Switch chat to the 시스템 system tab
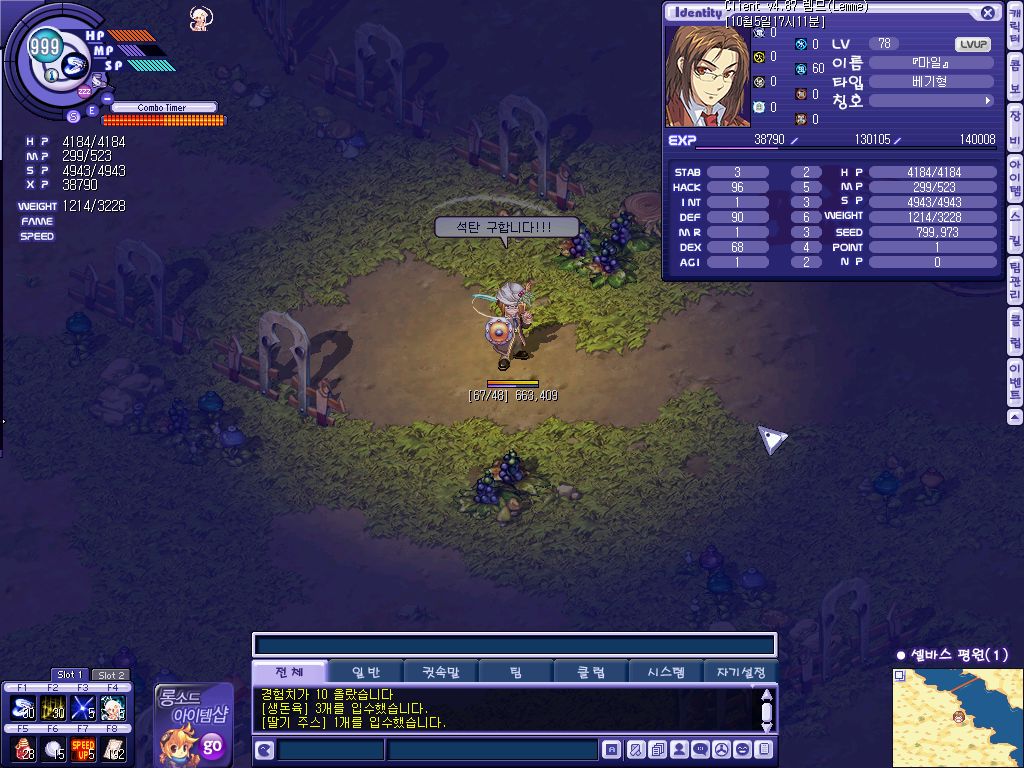This screenshot has width=1024, height=768. 665,672
